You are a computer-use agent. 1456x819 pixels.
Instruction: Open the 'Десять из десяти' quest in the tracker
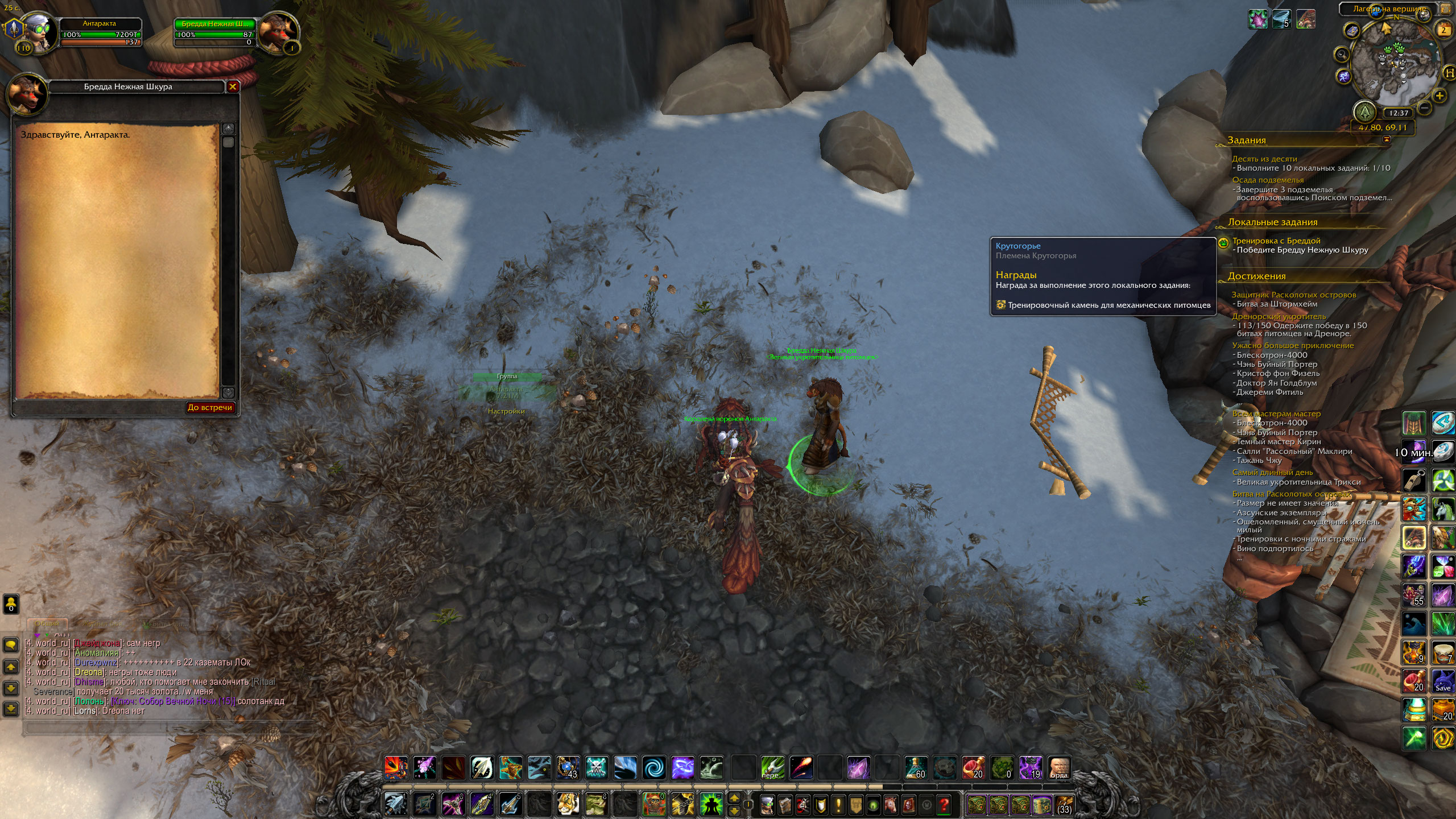1264,159
